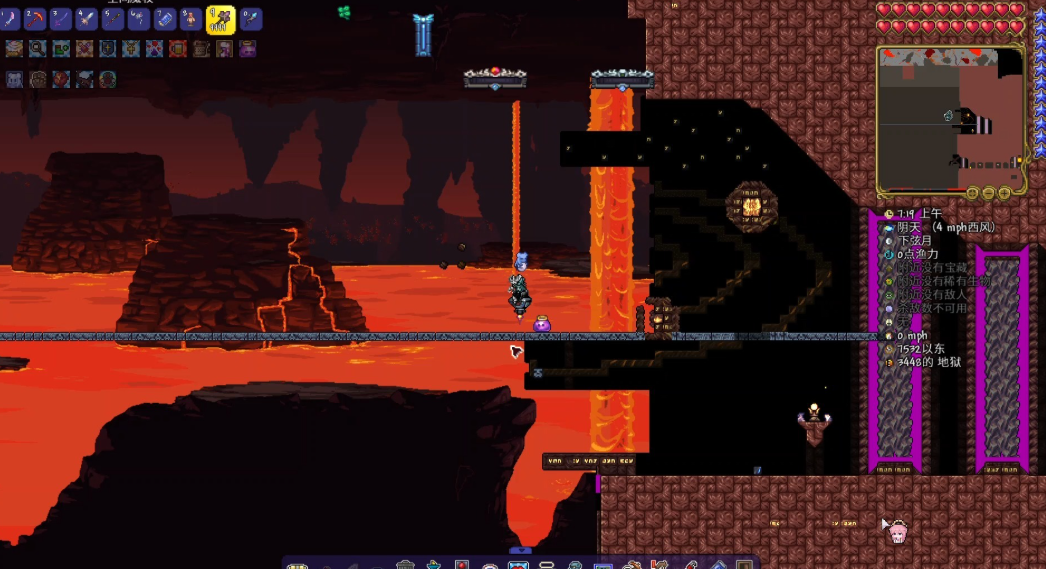
Task: Click the trash can icon in bottom bar
Action: click(404, 564)
